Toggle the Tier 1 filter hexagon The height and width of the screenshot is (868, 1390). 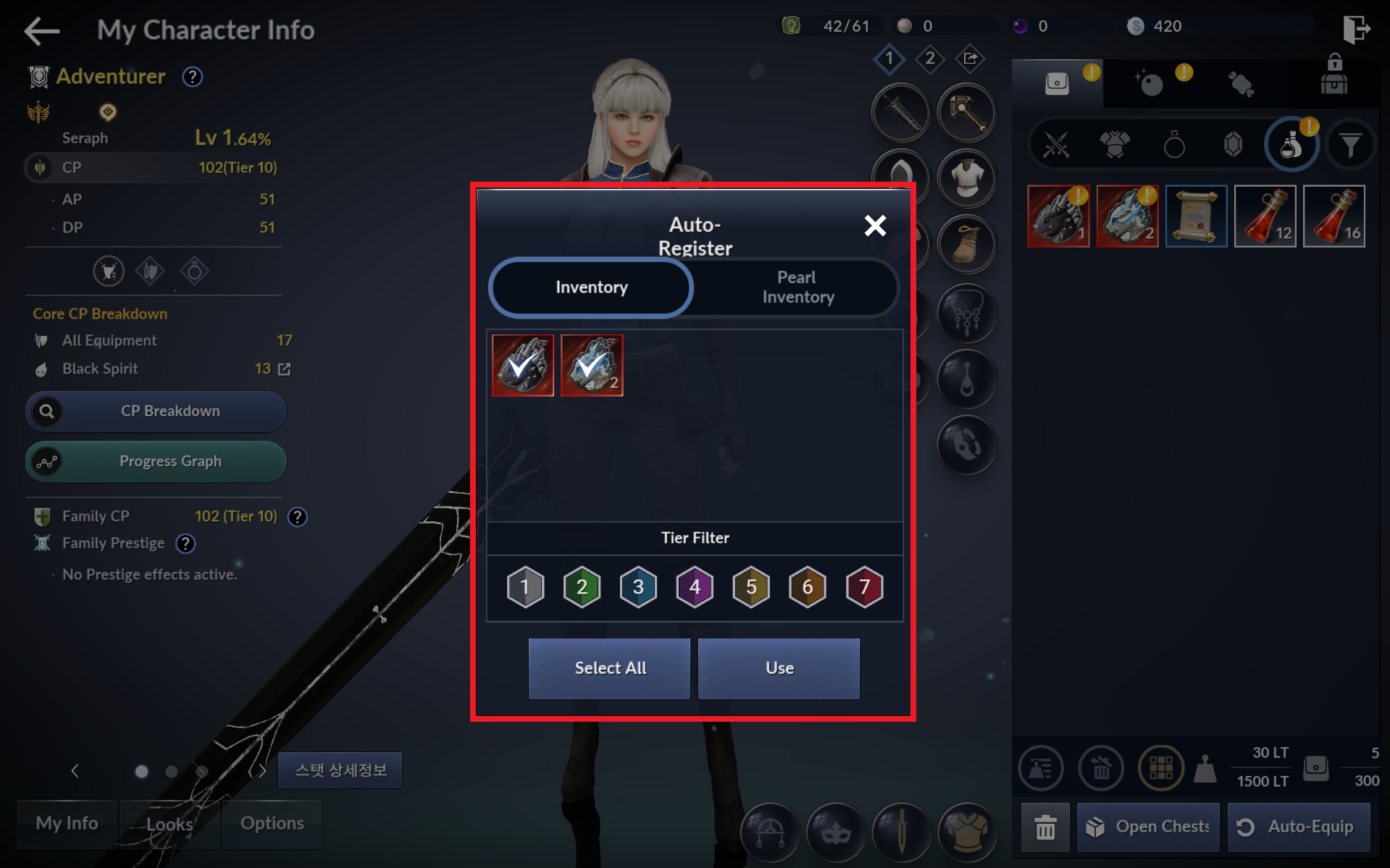point(525,586)
